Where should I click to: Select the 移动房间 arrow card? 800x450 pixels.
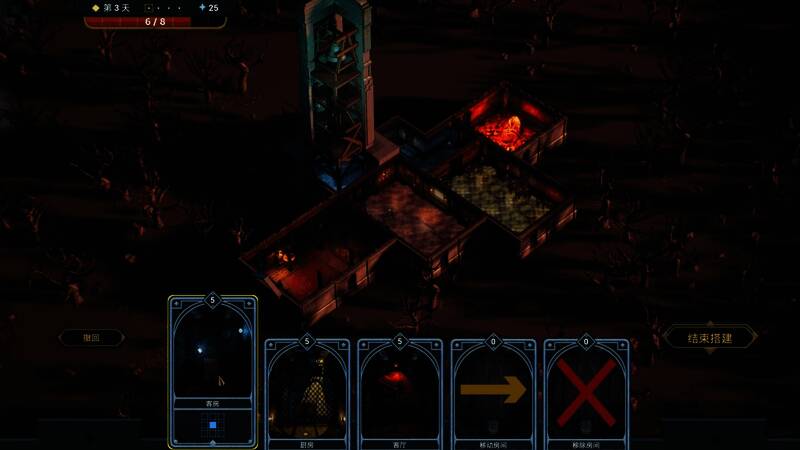(x=493, y=391)
